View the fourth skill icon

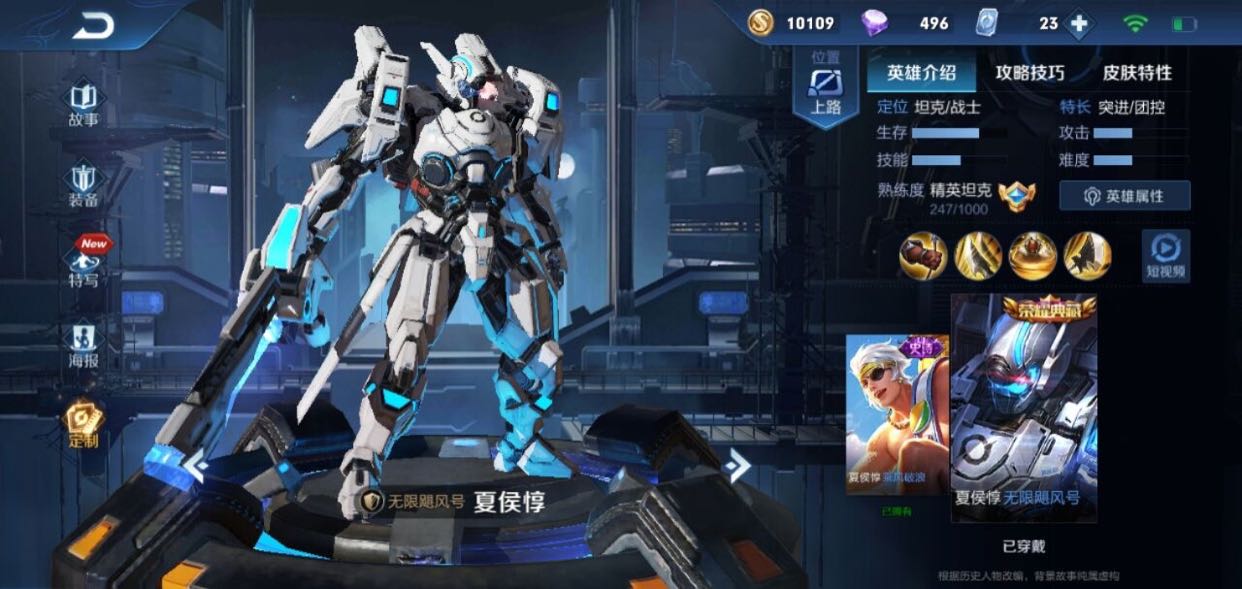pyautogui.click(x=1087, y=256)
